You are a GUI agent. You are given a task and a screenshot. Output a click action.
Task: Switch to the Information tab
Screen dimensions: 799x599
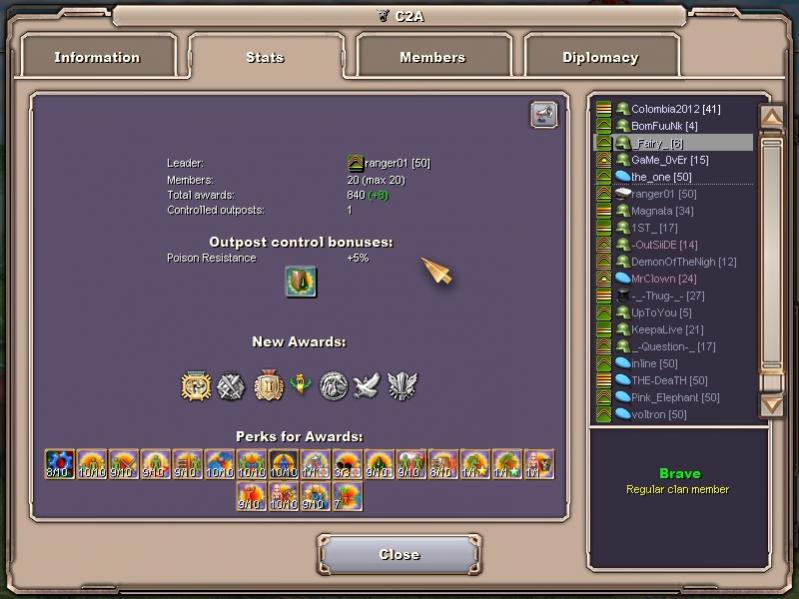[97, 57]
